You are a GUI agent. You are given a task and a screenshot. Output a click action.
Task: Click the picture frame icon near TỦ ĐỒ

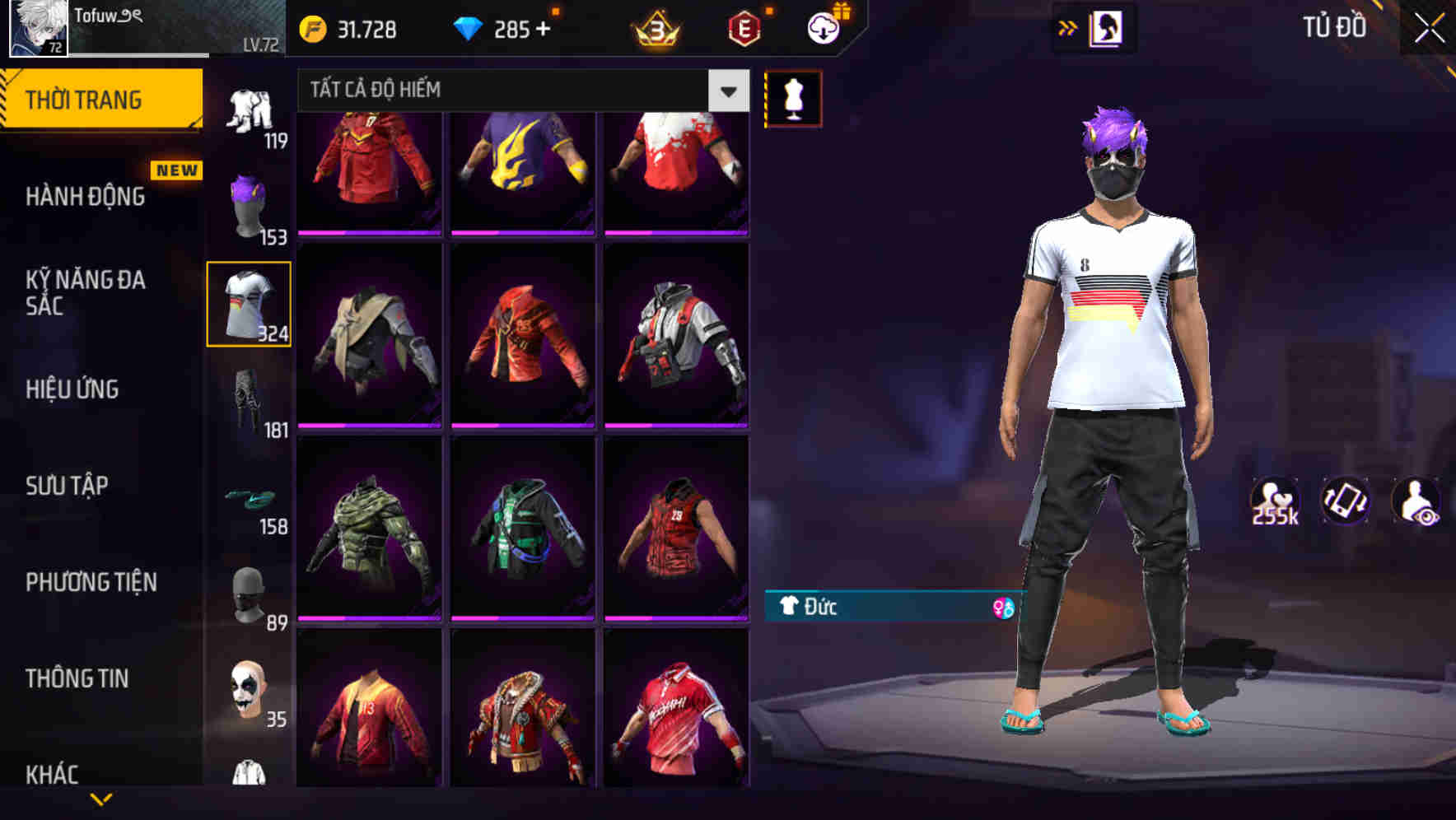pos(1108,27)
